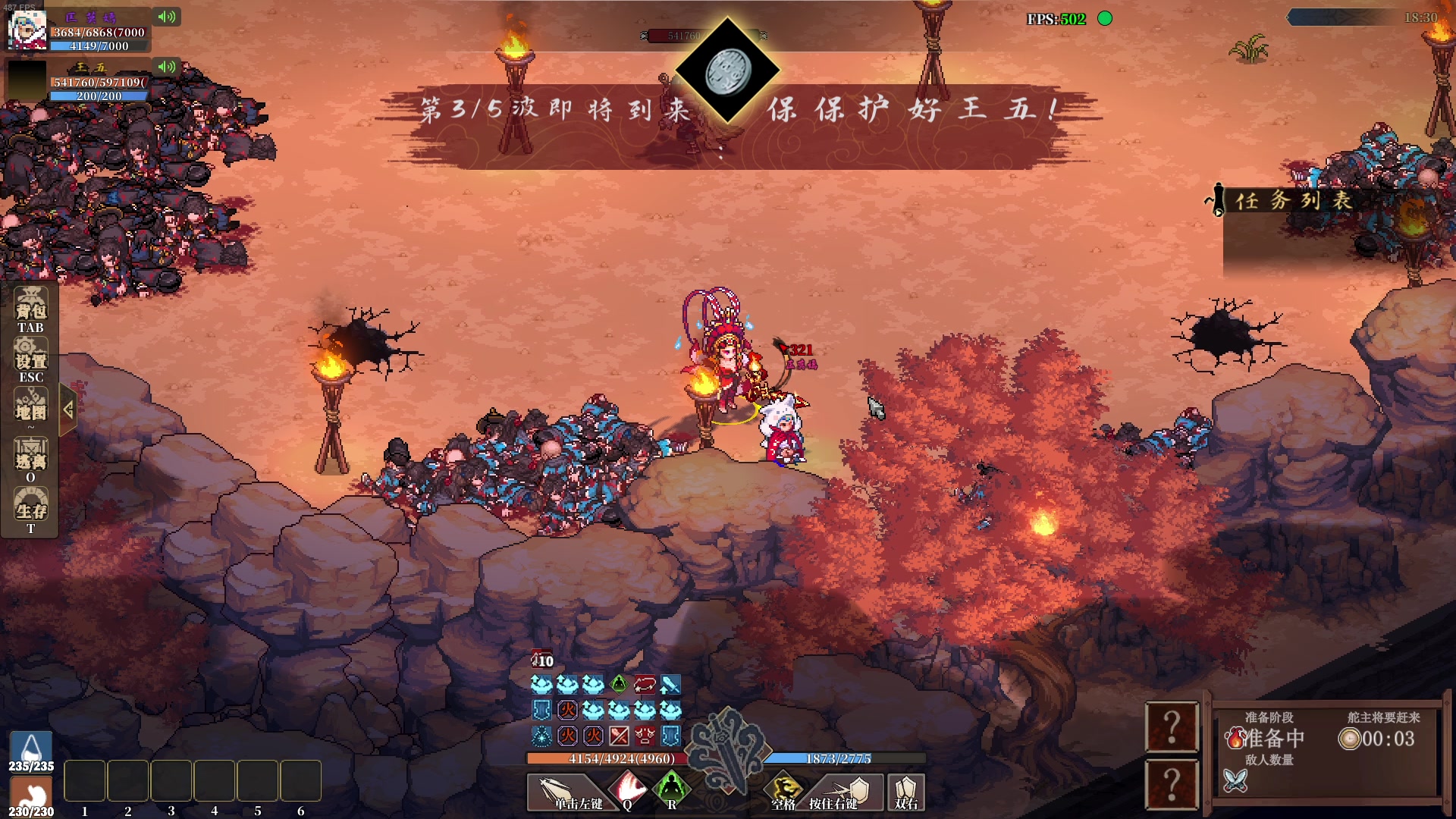Screen dimensions: 1456x819
Task: Inspect the red demon mask buff icon
Action: pos(645,736)
